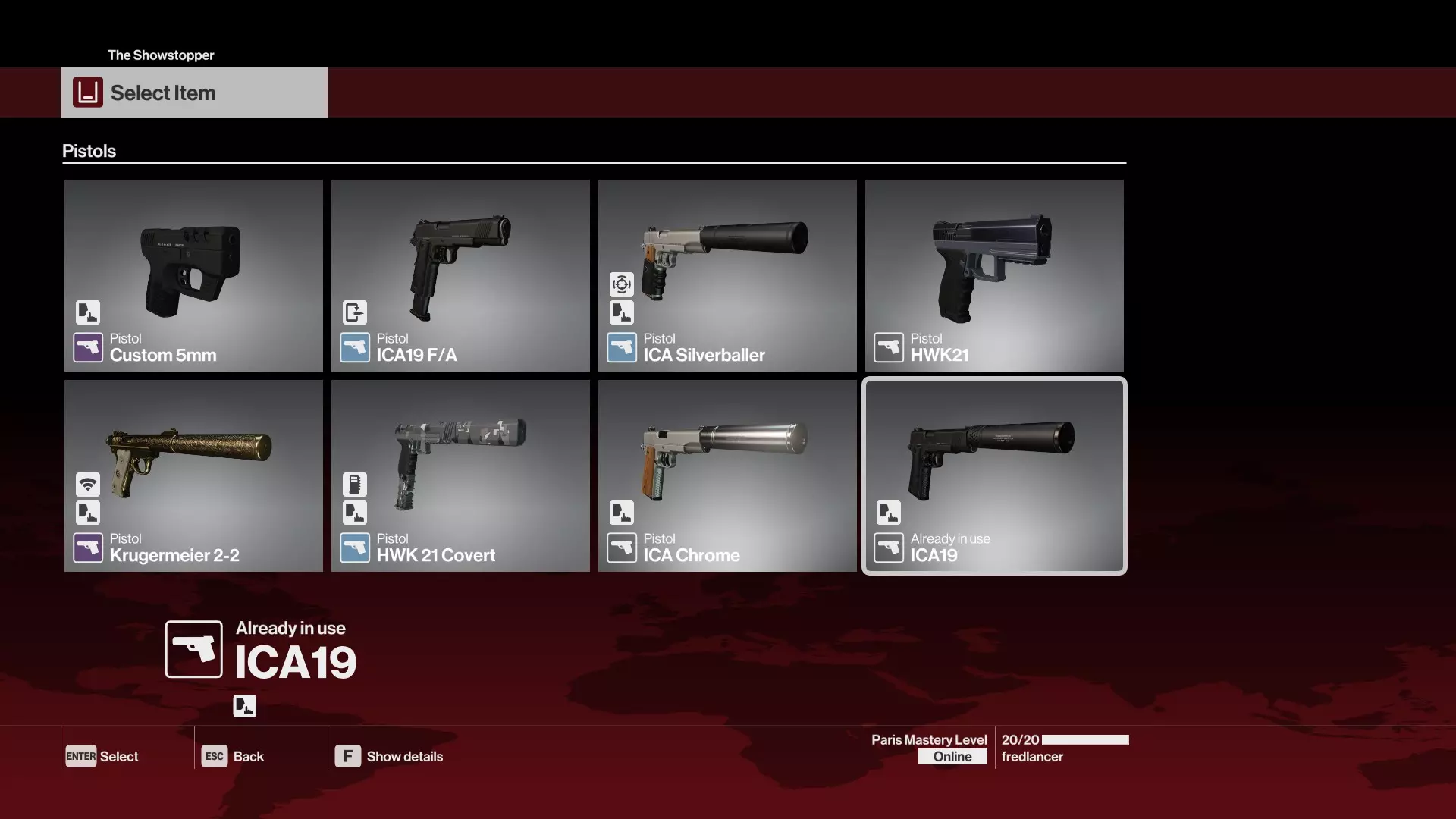
Task: Select the HWK 21 Covert pistol
Action: coord(460,475)
